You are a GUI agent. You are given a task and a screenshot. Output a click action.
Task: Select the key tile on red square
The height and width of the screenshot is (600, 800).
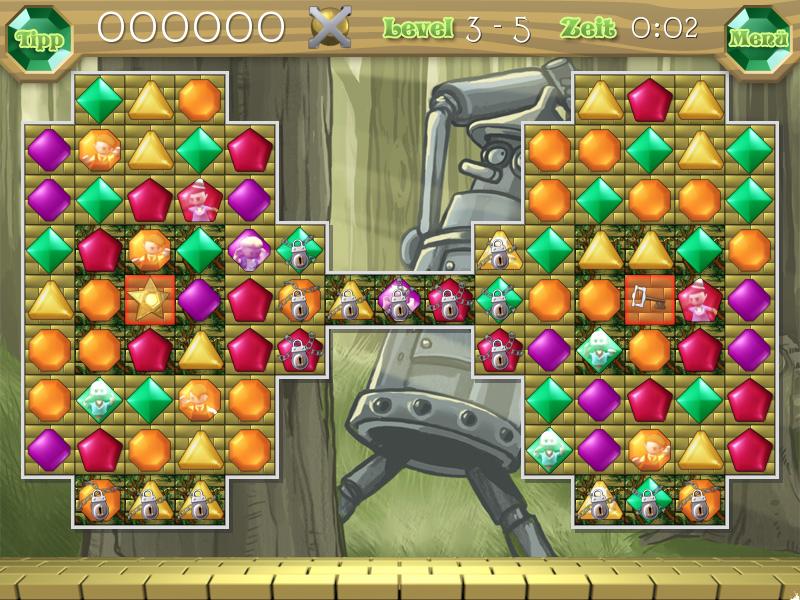click(649, 299)
